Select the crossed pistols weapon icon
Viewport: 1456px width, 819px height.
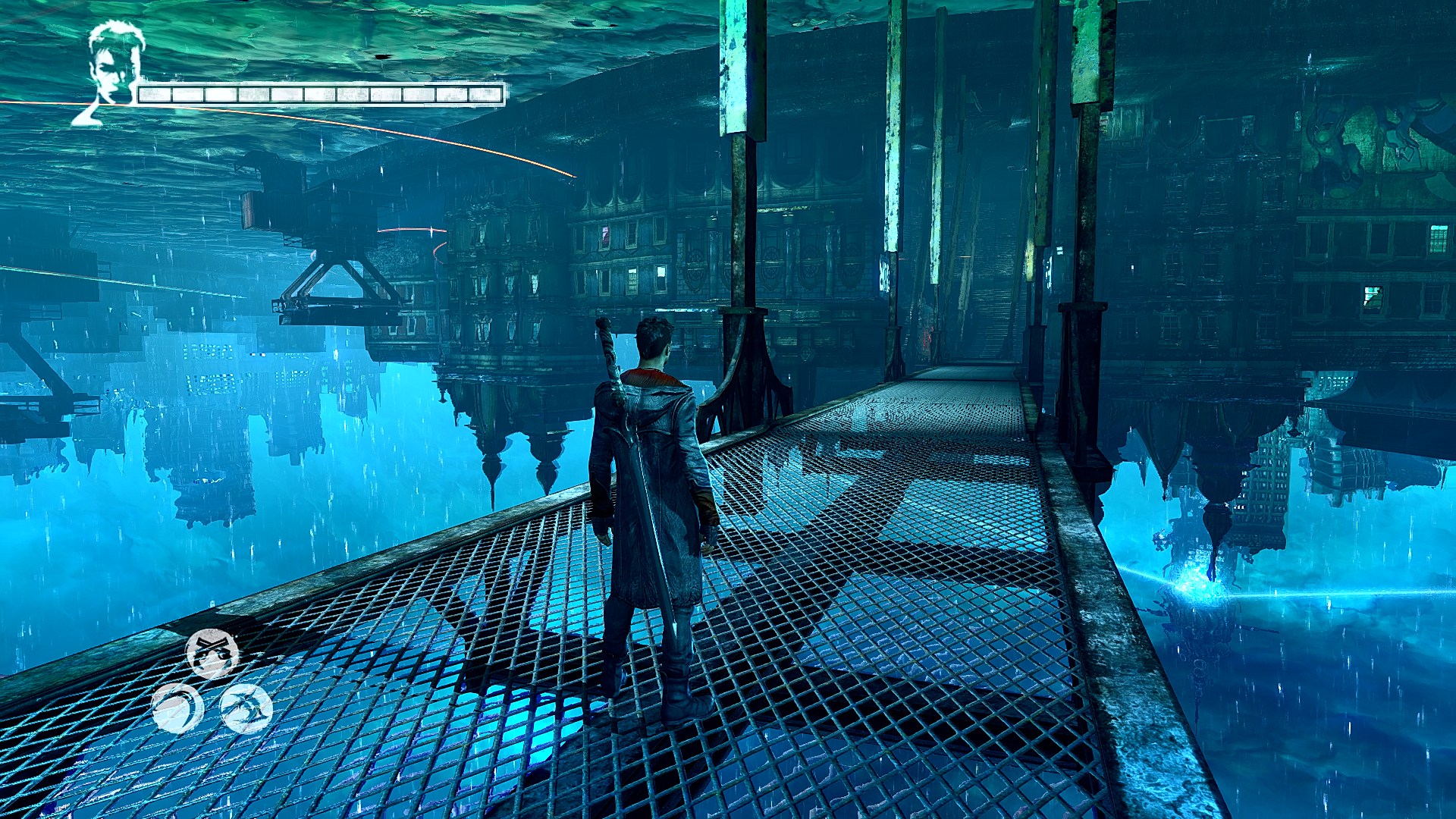212,653
